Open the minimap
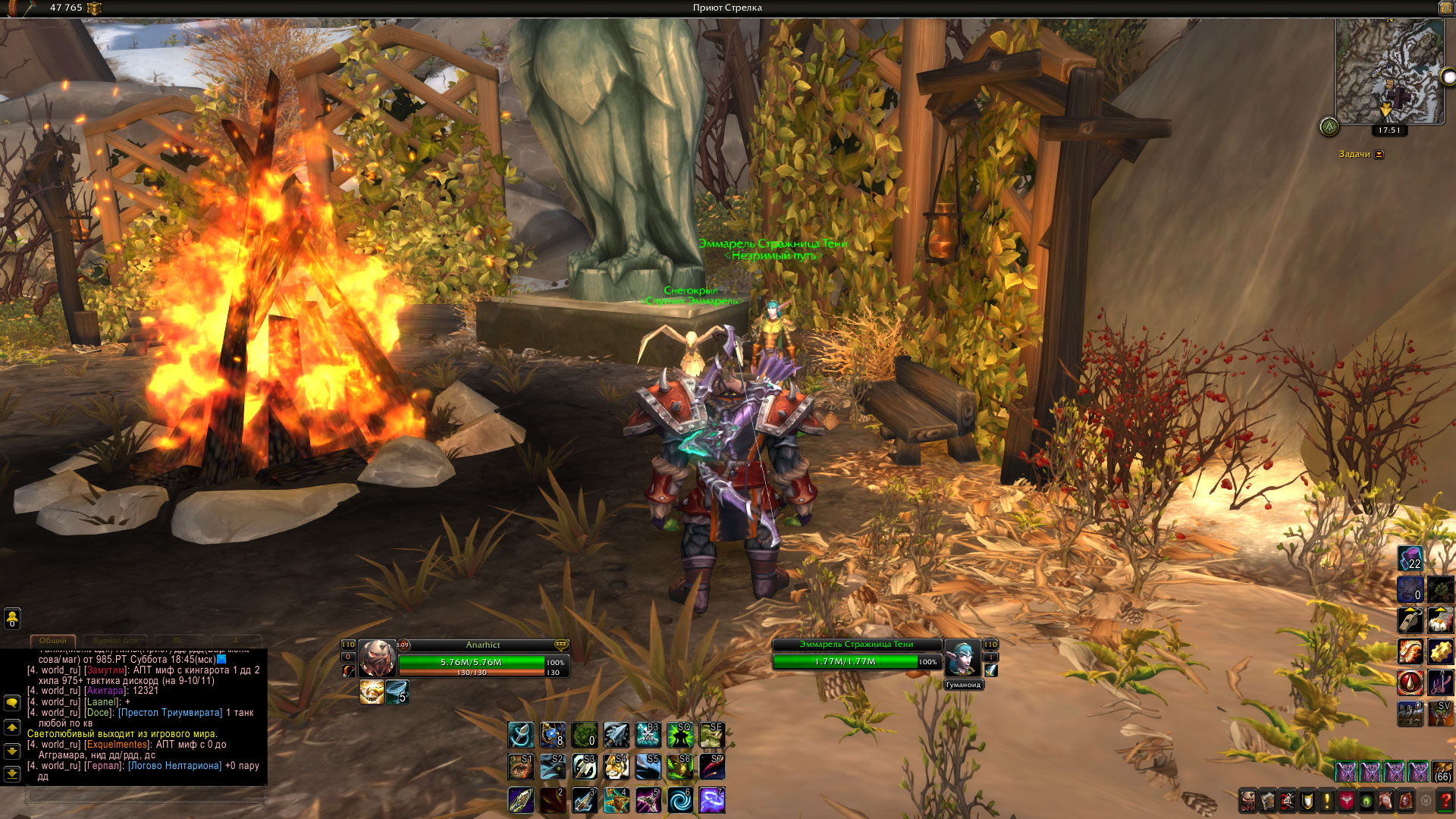 click(x=1389, y=71)
